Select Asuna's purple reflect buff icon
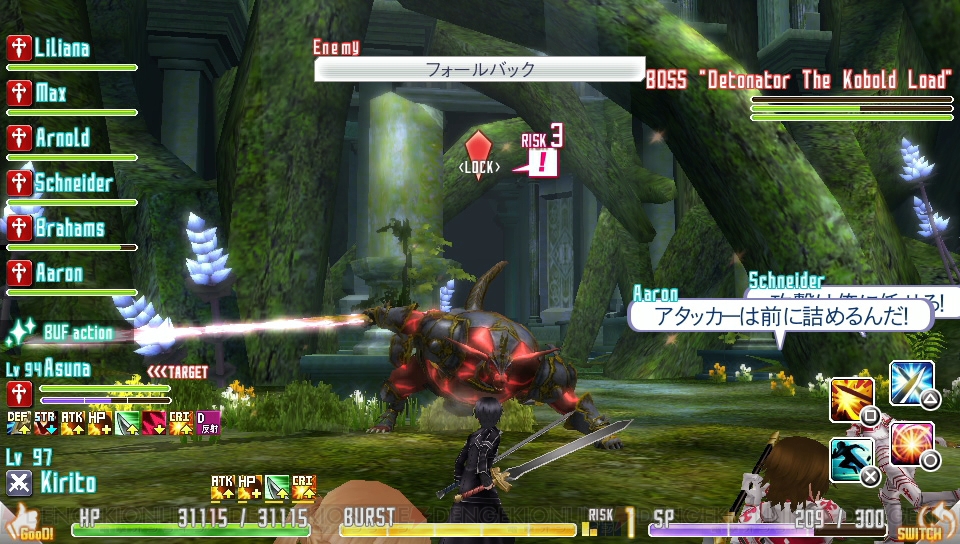This screenshot has width=960, height=544. coord(207,423)
